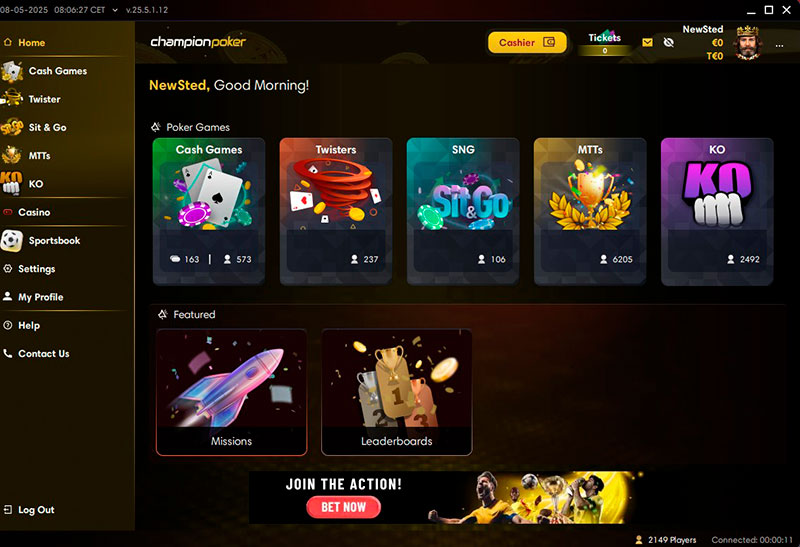Open the Cashier
Screen dimensions: 800x547
coord(527,43)
